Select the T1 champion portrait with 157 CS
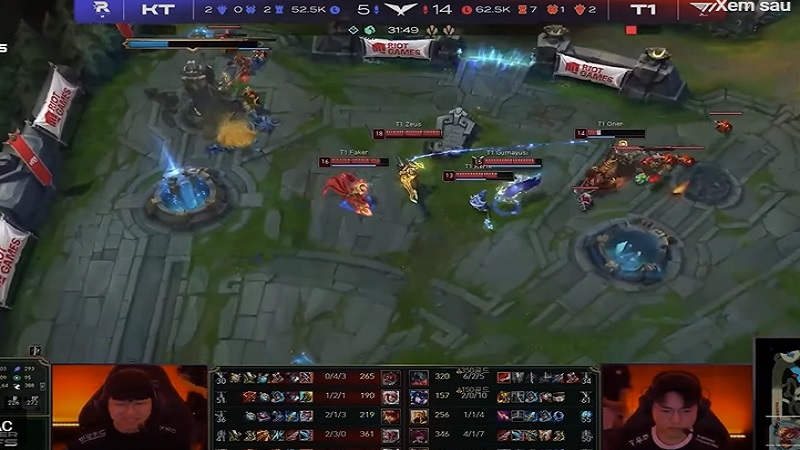Image resolution: width=800 pixels, height=450 pixels. [x=419, y=397]
